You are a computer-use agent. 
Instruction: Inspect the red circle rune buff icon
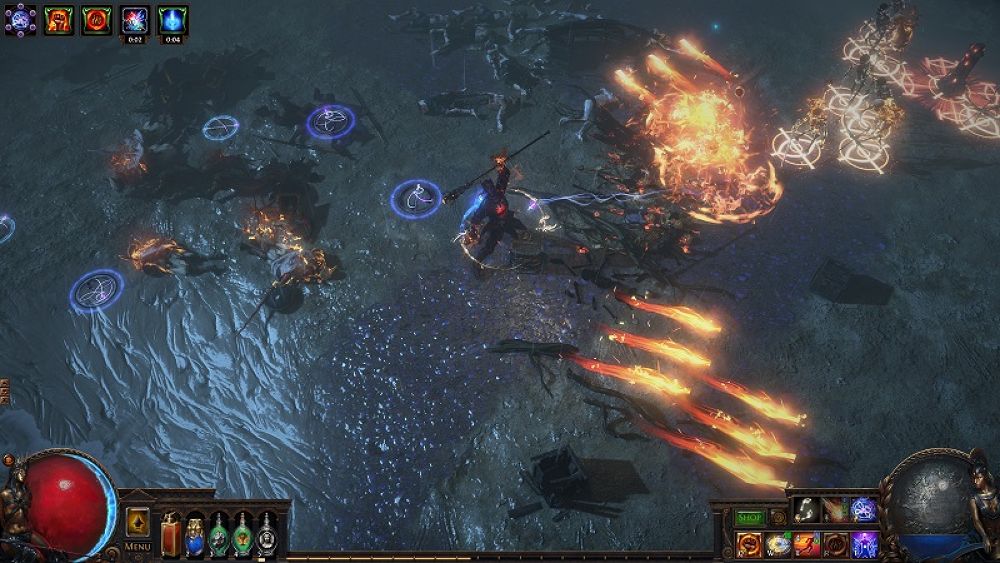point(96,19)
